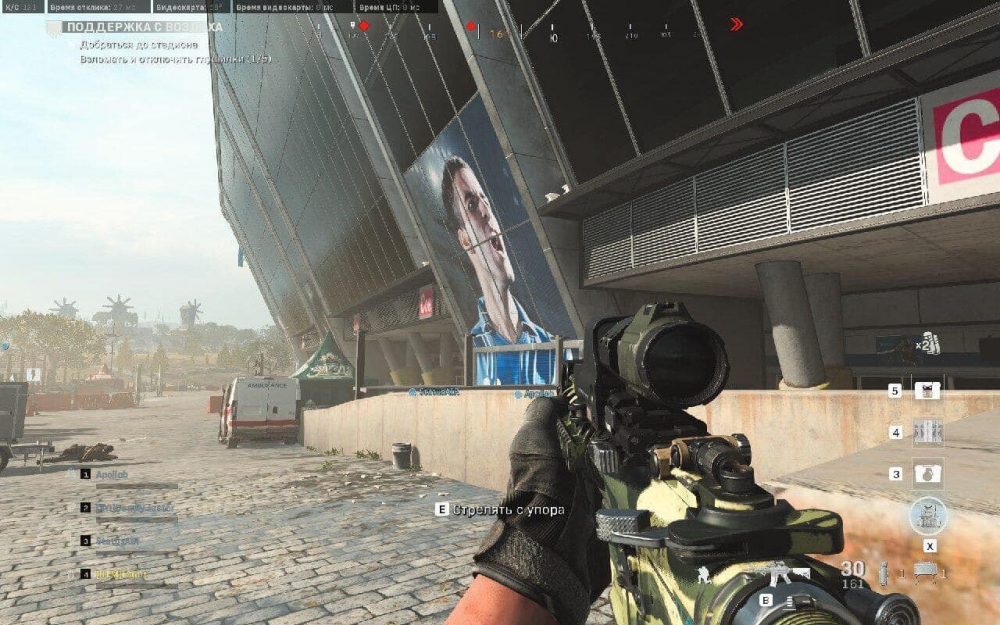Select the jammer hacking objective line

[x=175, y=59]
